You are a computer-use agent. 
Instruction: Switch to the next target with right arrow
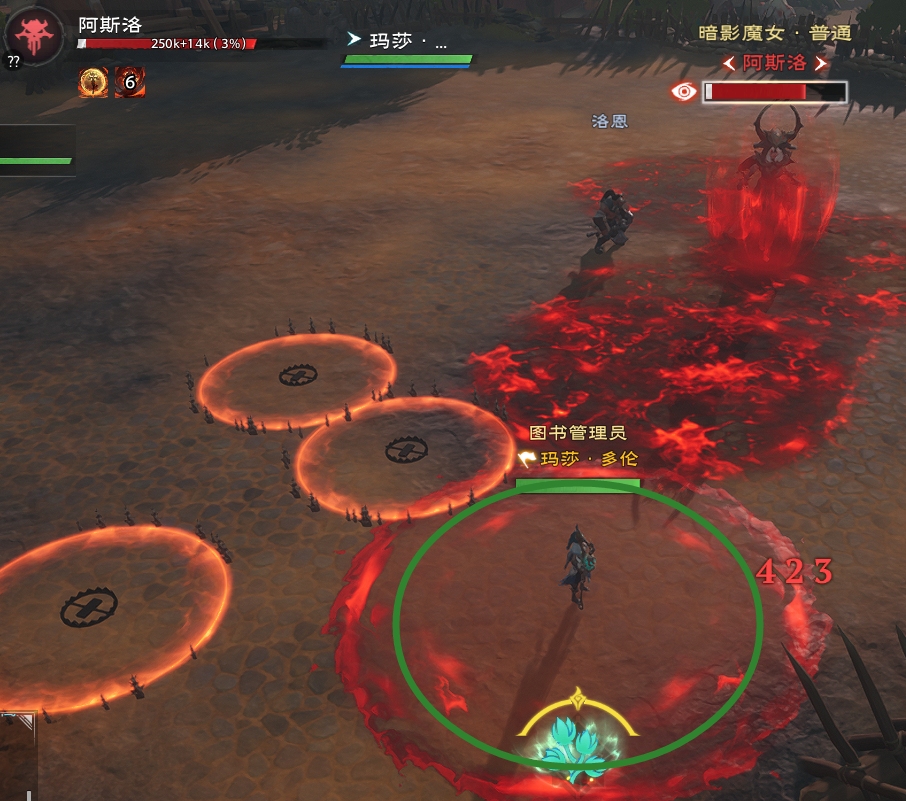pos(822,63)
